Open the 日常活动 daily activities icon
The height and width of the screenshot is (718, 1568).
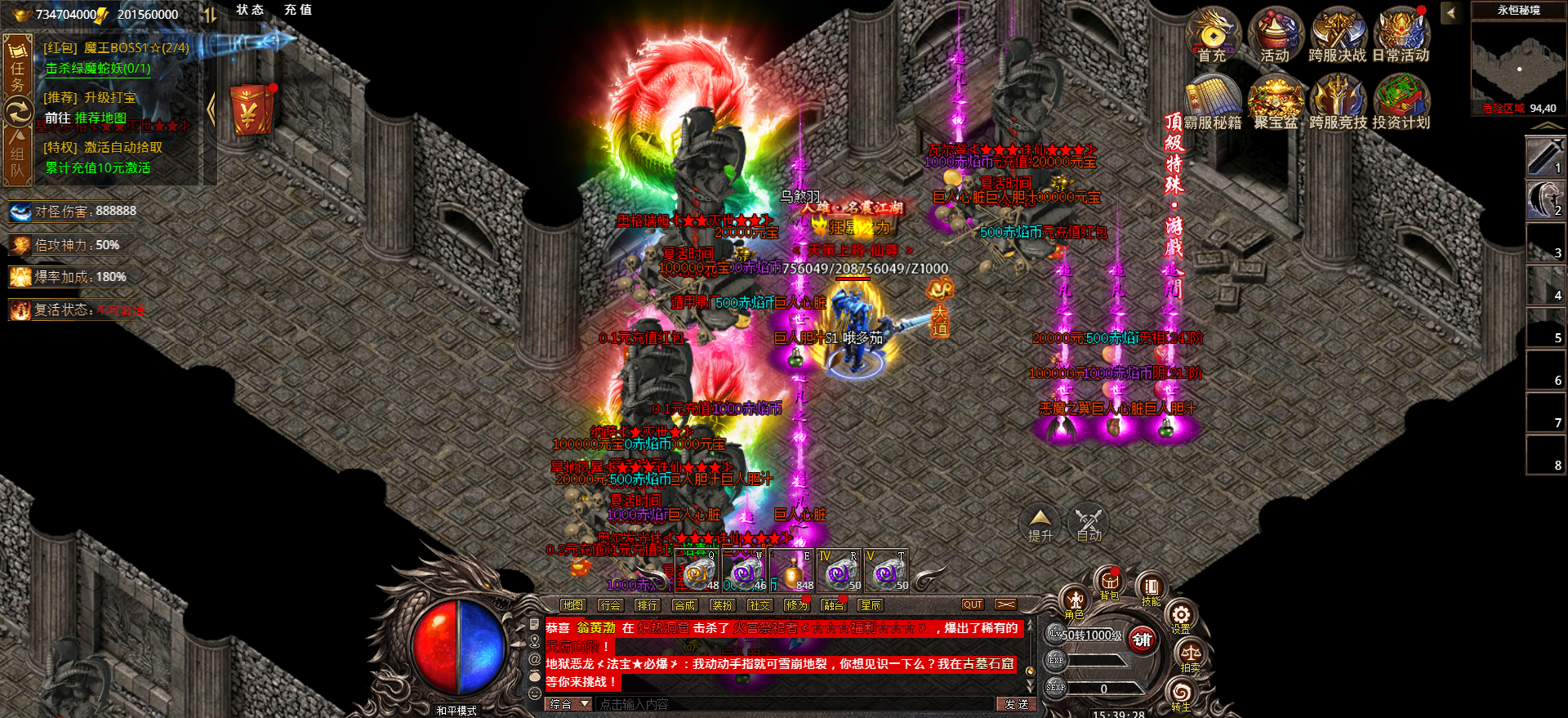(x=1401, y=34)
